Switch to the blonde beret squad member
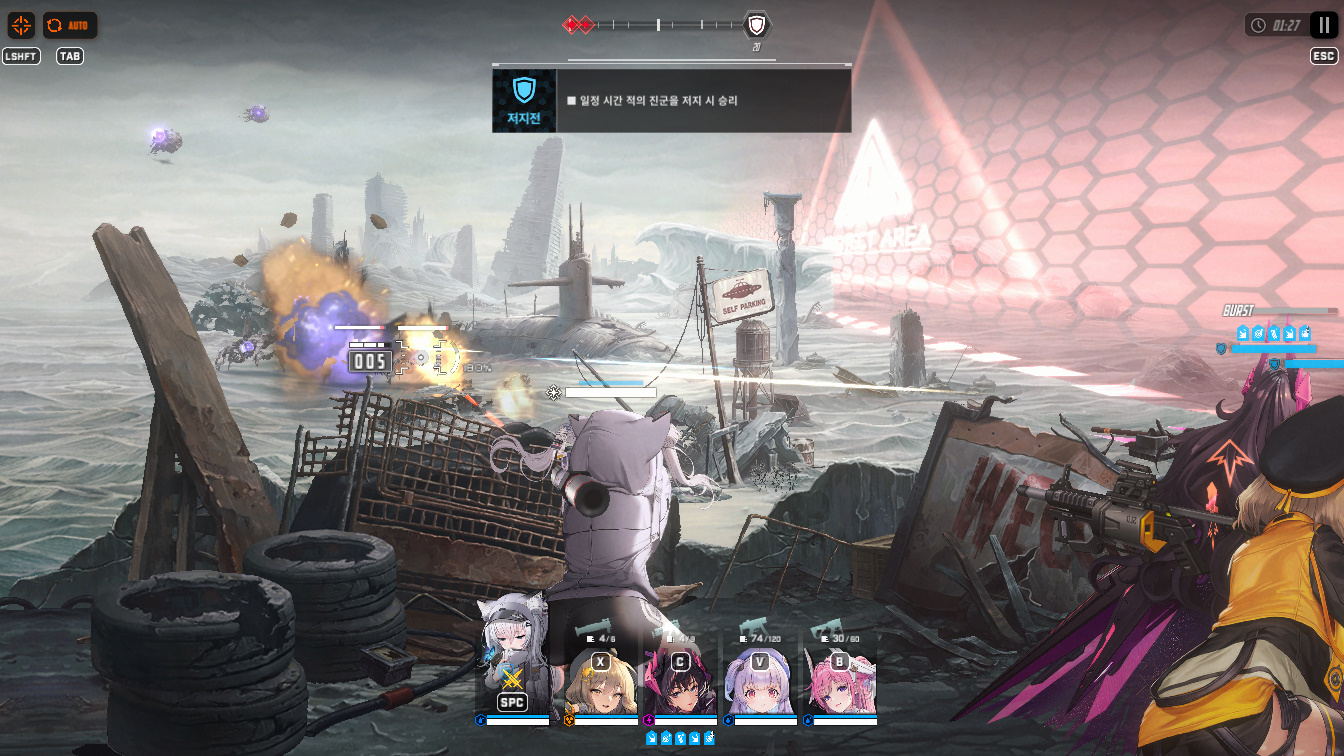Viewport: 1344px width, 756px height. (x=601, y=678)
